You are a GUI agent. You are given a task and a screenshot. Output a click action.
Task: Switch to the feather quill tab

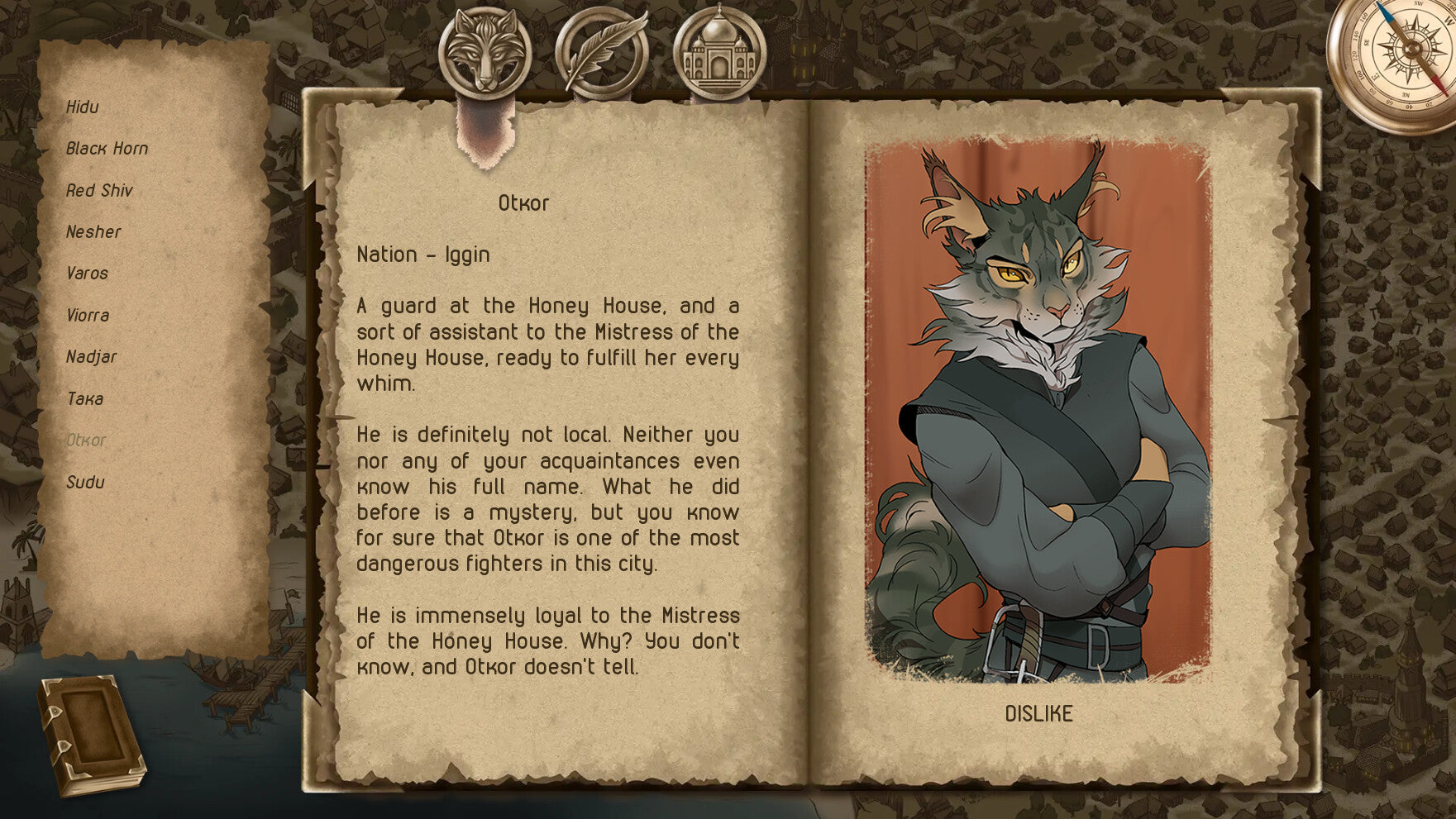point(602,52)
